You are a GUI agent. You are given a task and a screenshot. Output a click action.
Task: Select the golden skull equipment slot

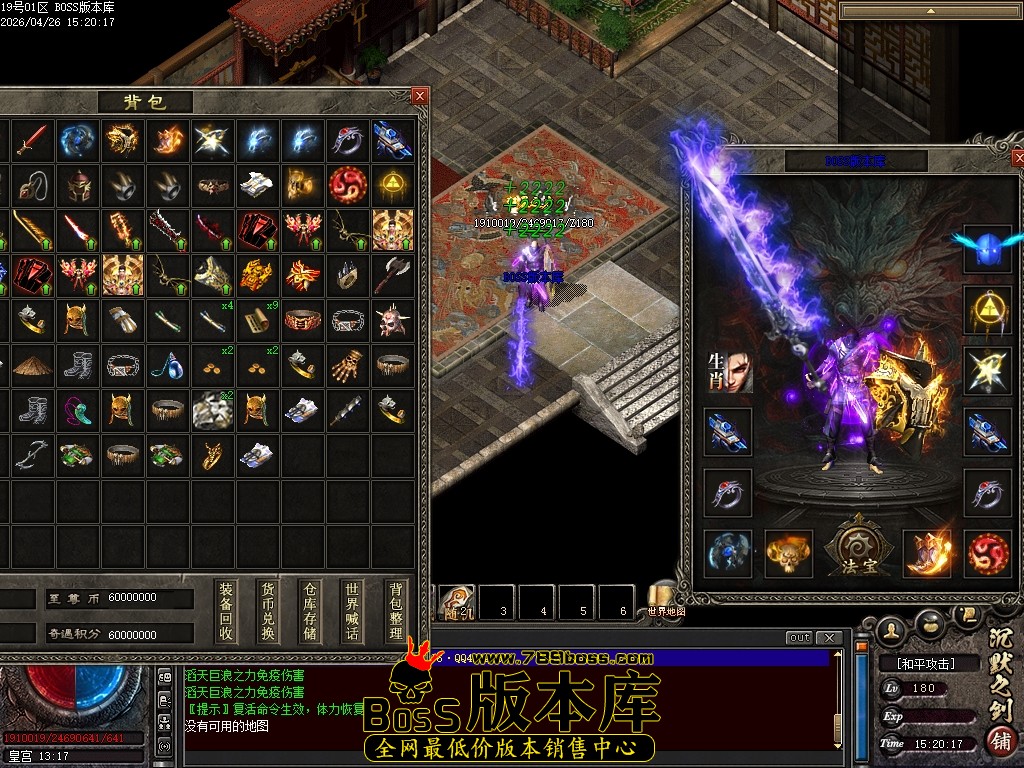pos(788,552)
